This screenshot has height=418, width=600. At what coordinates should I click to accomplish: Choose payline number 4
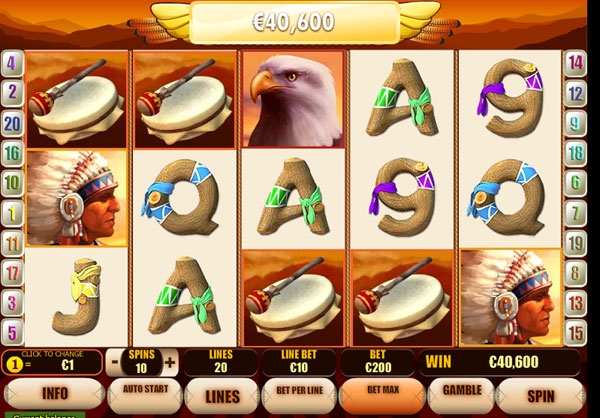(x=12, y=63)
